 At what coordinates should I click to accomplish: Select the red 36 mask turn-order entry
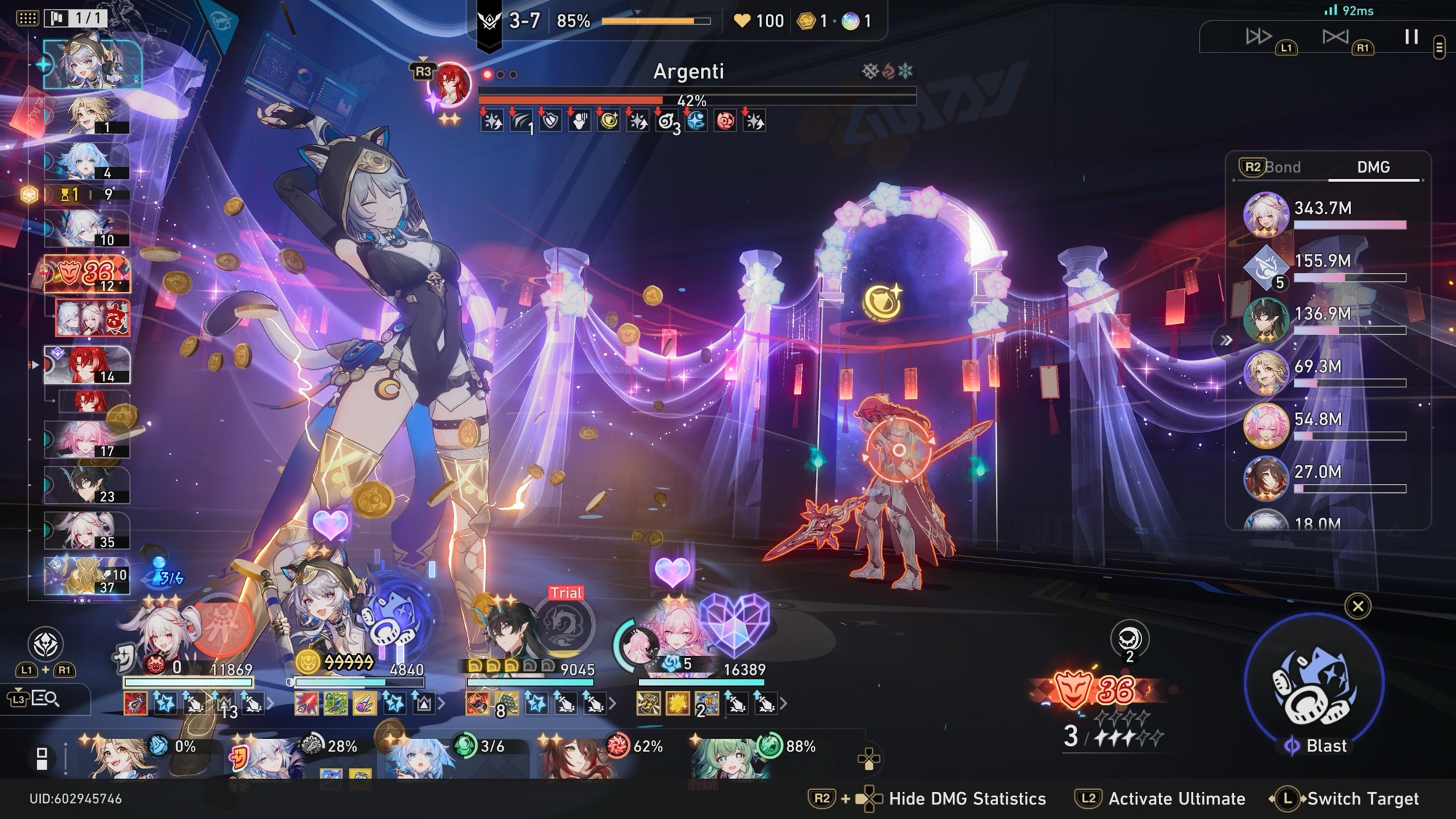point(87,274)
